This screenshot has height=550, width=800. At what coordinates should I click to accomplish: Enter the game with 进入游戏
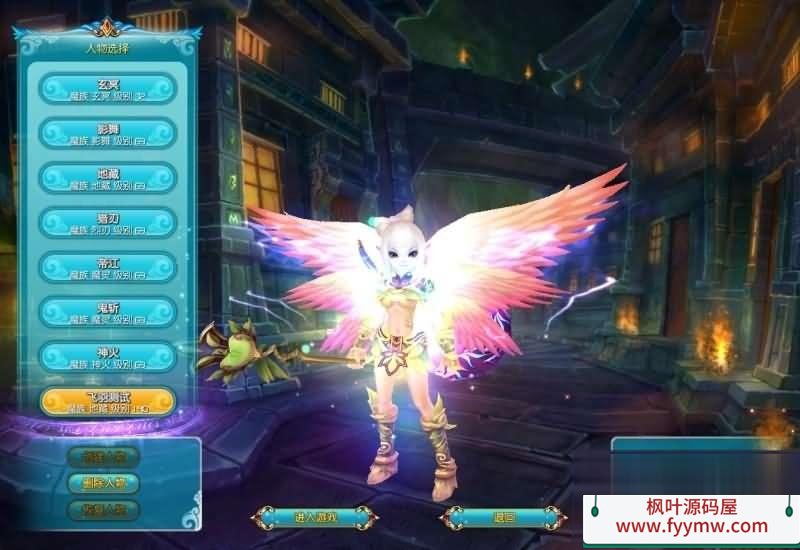coord(315,518)
